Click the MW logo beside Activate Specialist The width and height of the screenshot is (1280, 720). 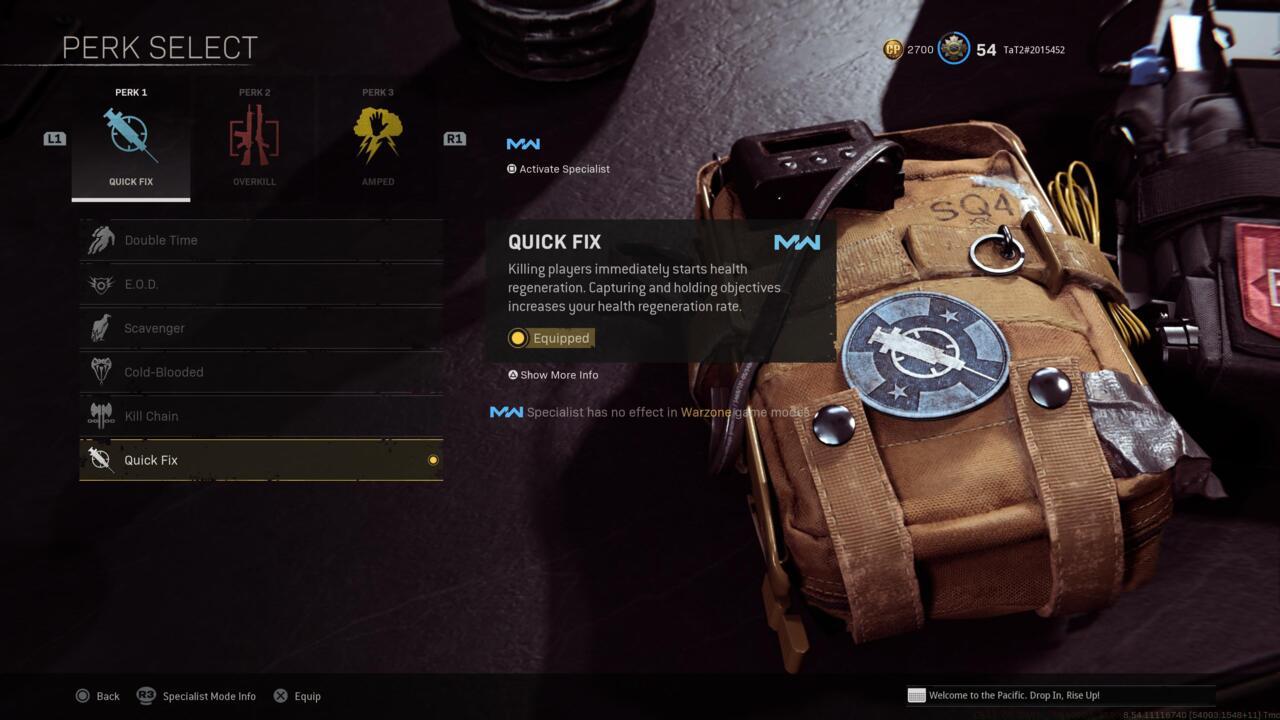click(x=524, y=143)
